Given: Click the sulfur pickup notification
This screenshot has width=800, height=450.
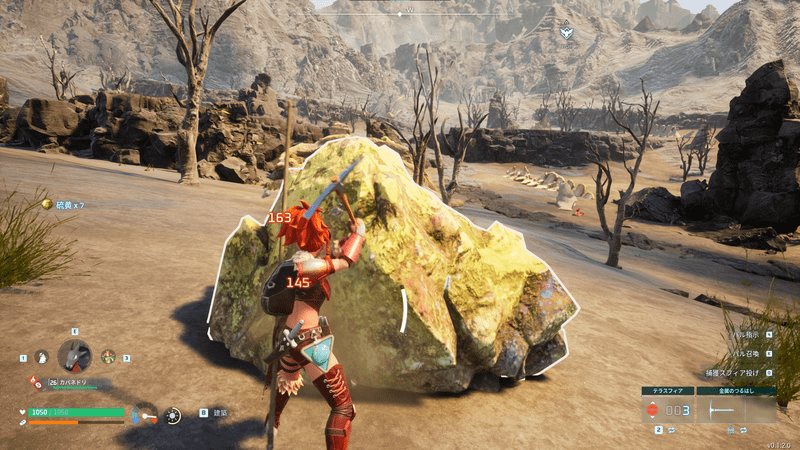Looking at the screenshot, I should pyautogui.click(x=64, y=204).
